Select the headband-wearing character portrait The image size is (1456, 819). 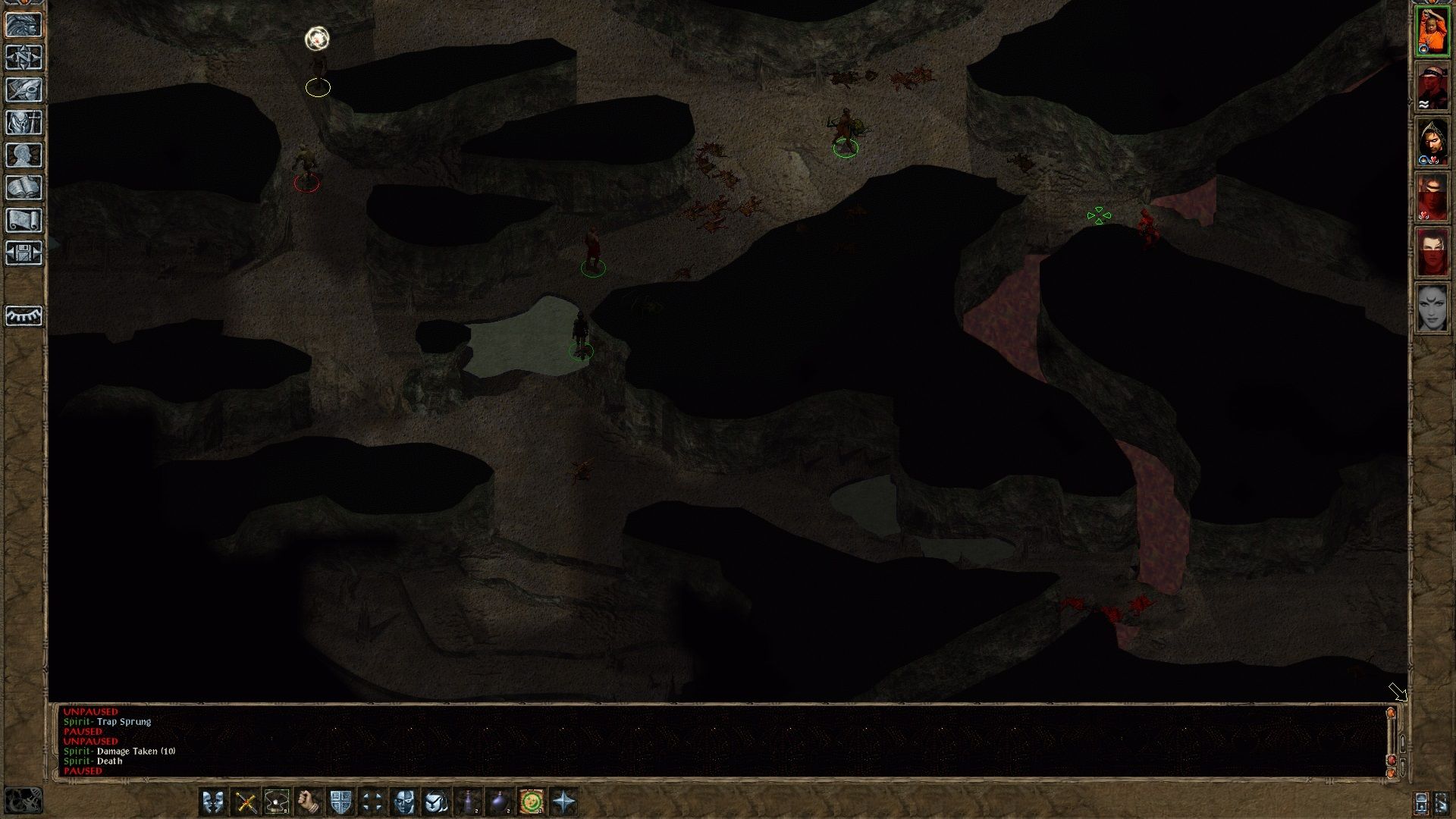[x=1432, y=86]
